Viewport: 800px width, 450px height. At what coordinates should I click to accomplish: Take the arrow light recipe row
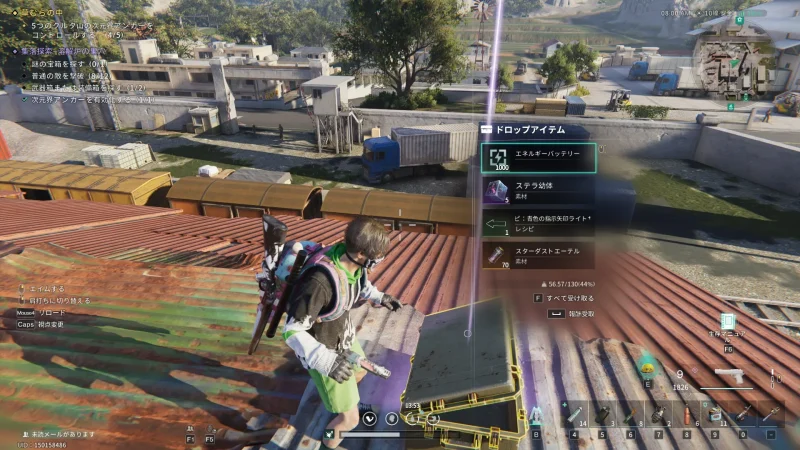click(x=538, y=222)
